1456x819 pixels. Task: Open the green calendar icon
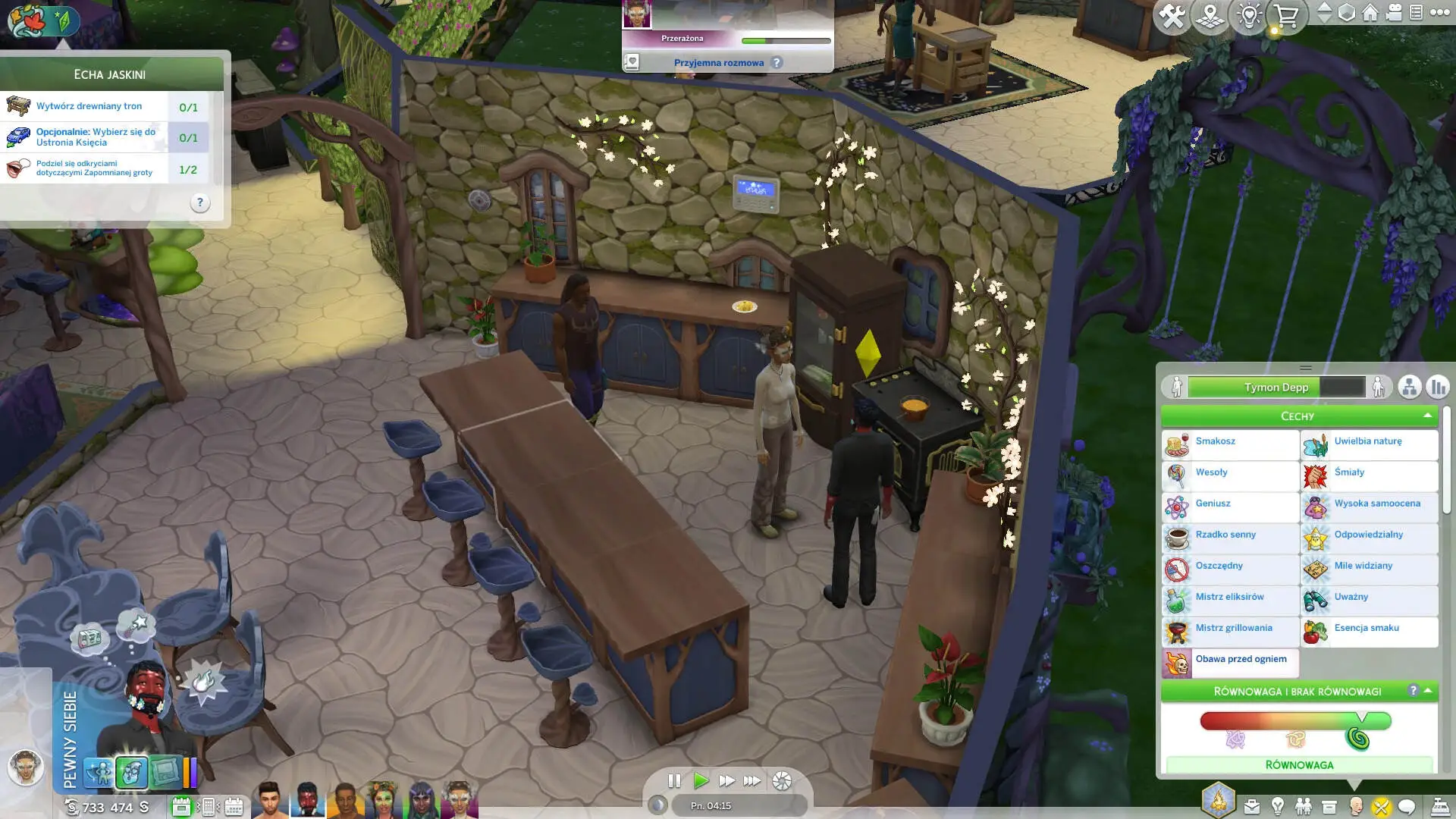[x=181, y=807]
